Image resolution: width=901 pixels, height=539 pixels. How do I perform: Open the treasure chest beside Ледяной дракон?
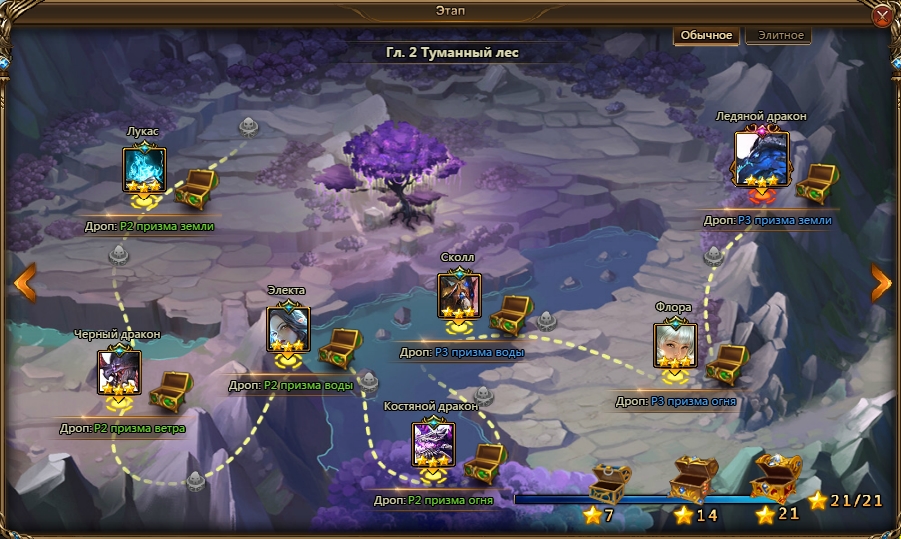[x=816, y=183]
